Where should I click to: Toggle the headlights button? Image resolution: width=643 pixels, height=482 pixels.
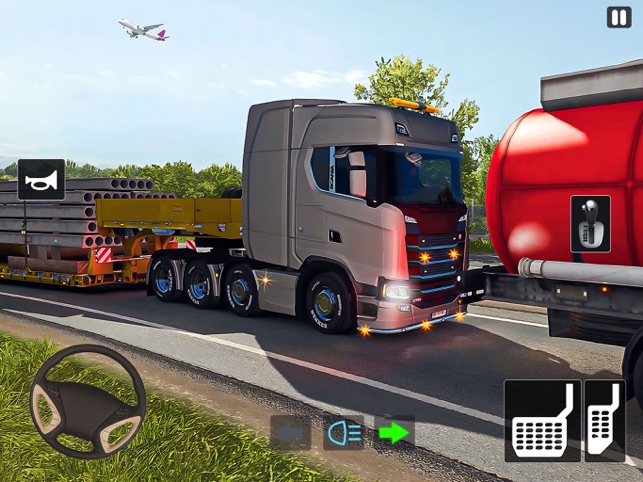pos(343,432)
